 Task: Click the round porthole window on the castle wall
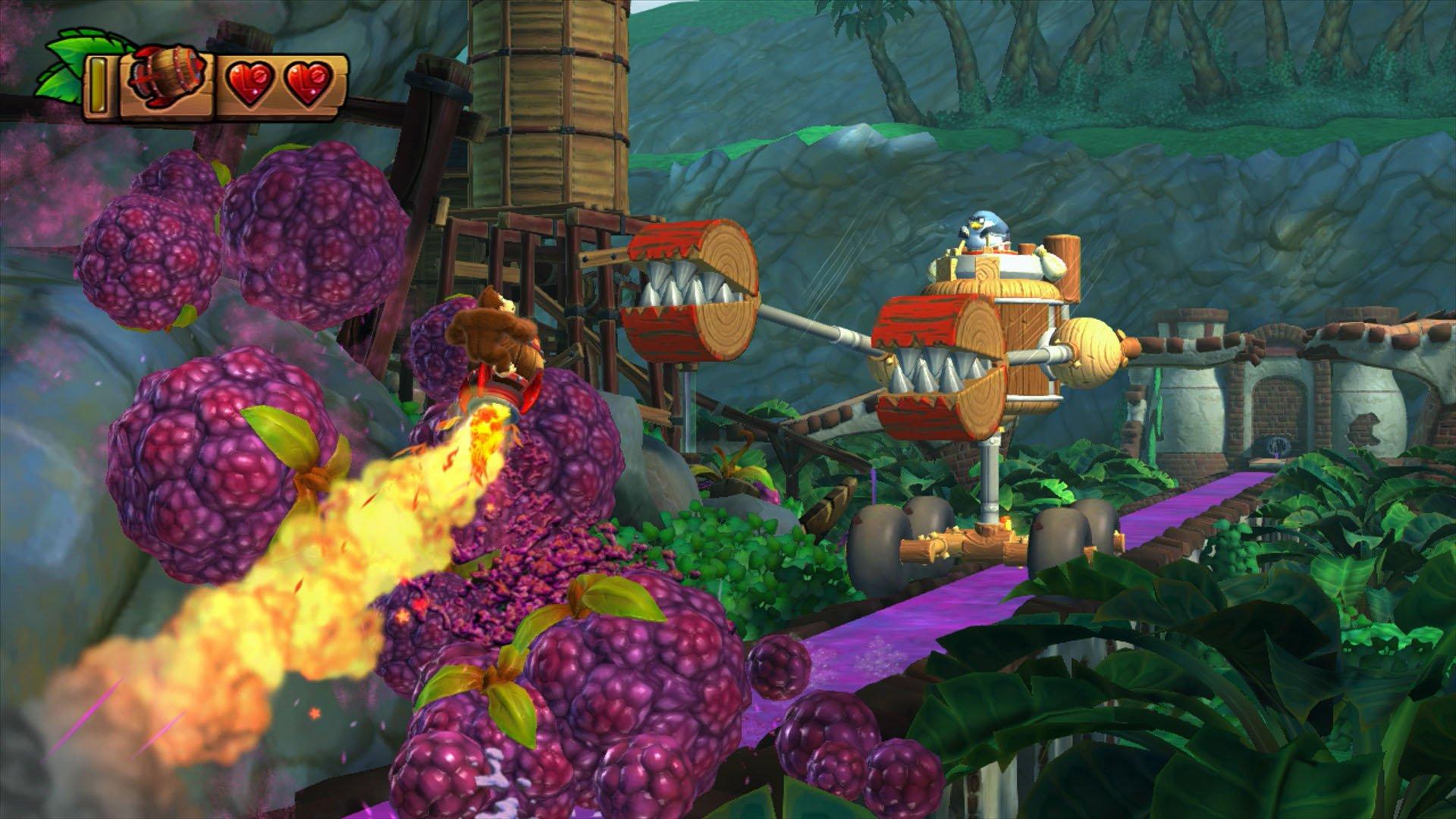pyautogui.click(x=1279, y=444)
